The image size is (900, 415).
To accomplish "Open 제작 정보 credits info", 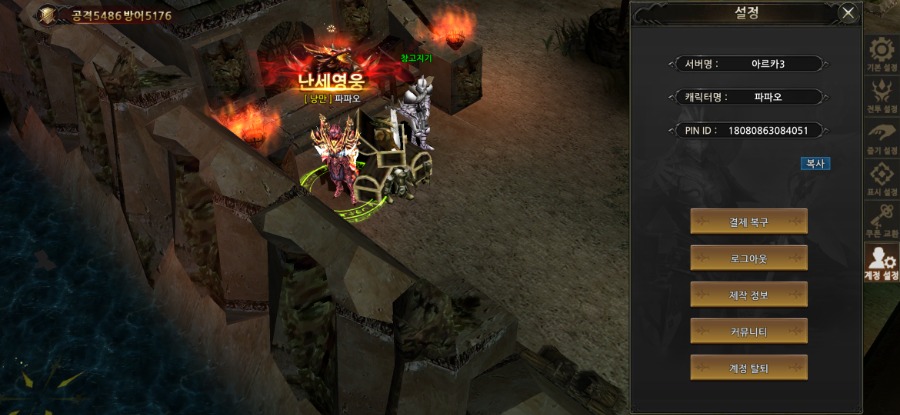I will (x=748, y=294).
